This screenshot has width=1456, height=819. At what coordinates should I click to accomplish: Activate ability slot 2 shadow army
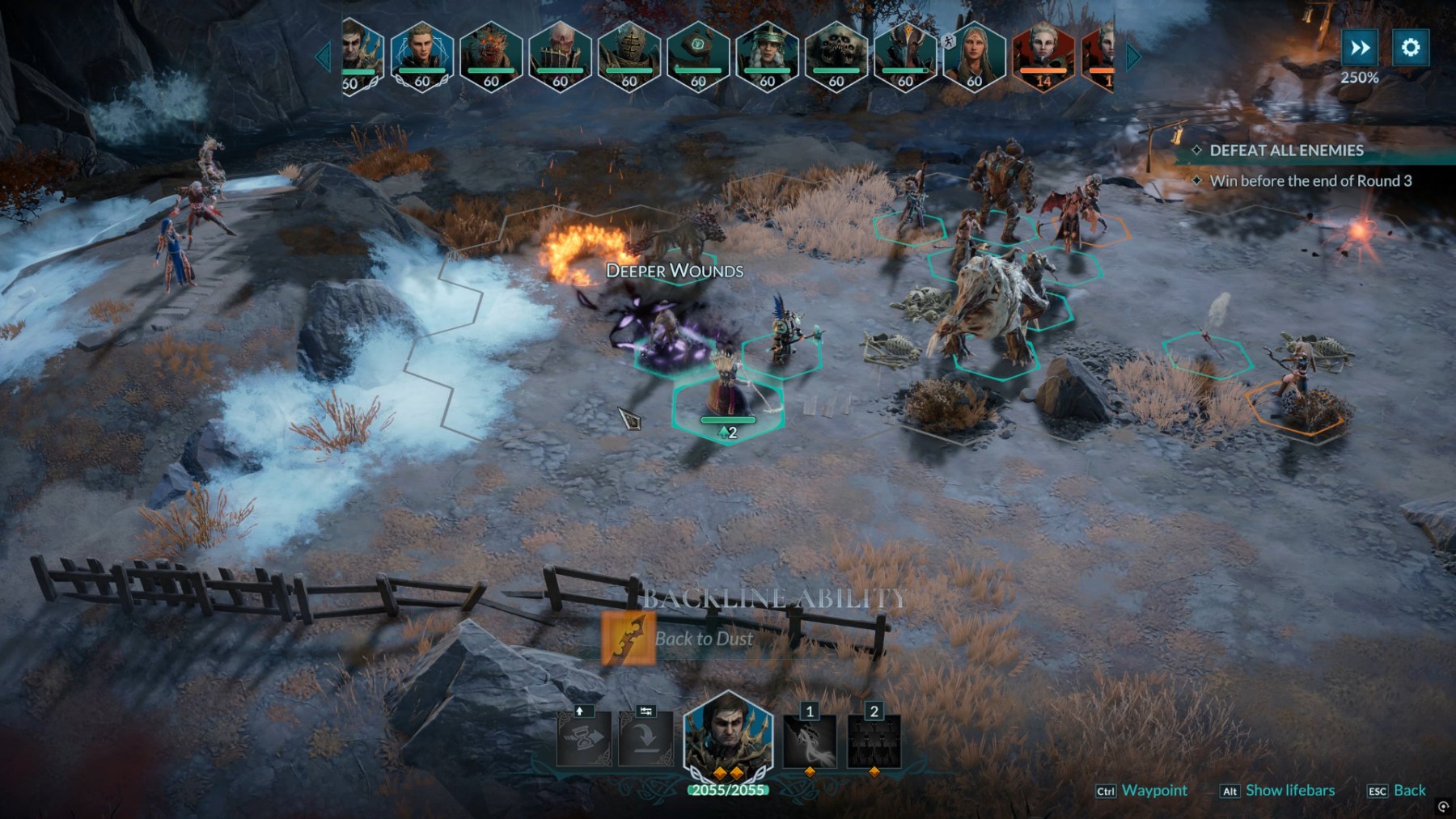[874, 741]
